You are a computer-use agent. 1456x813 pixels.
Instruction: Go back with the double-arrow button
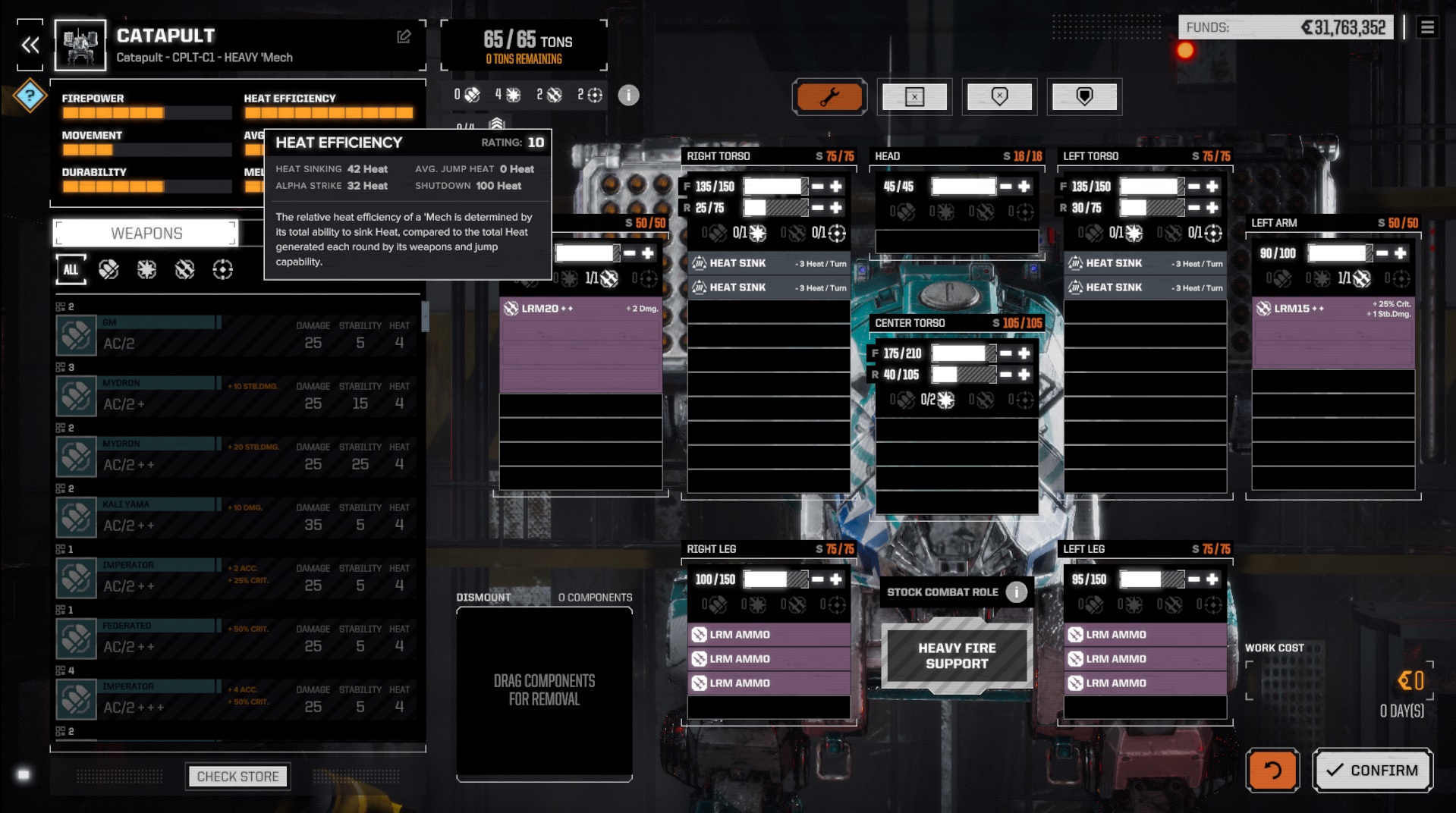pyautogui.click(x=30, y=46)
